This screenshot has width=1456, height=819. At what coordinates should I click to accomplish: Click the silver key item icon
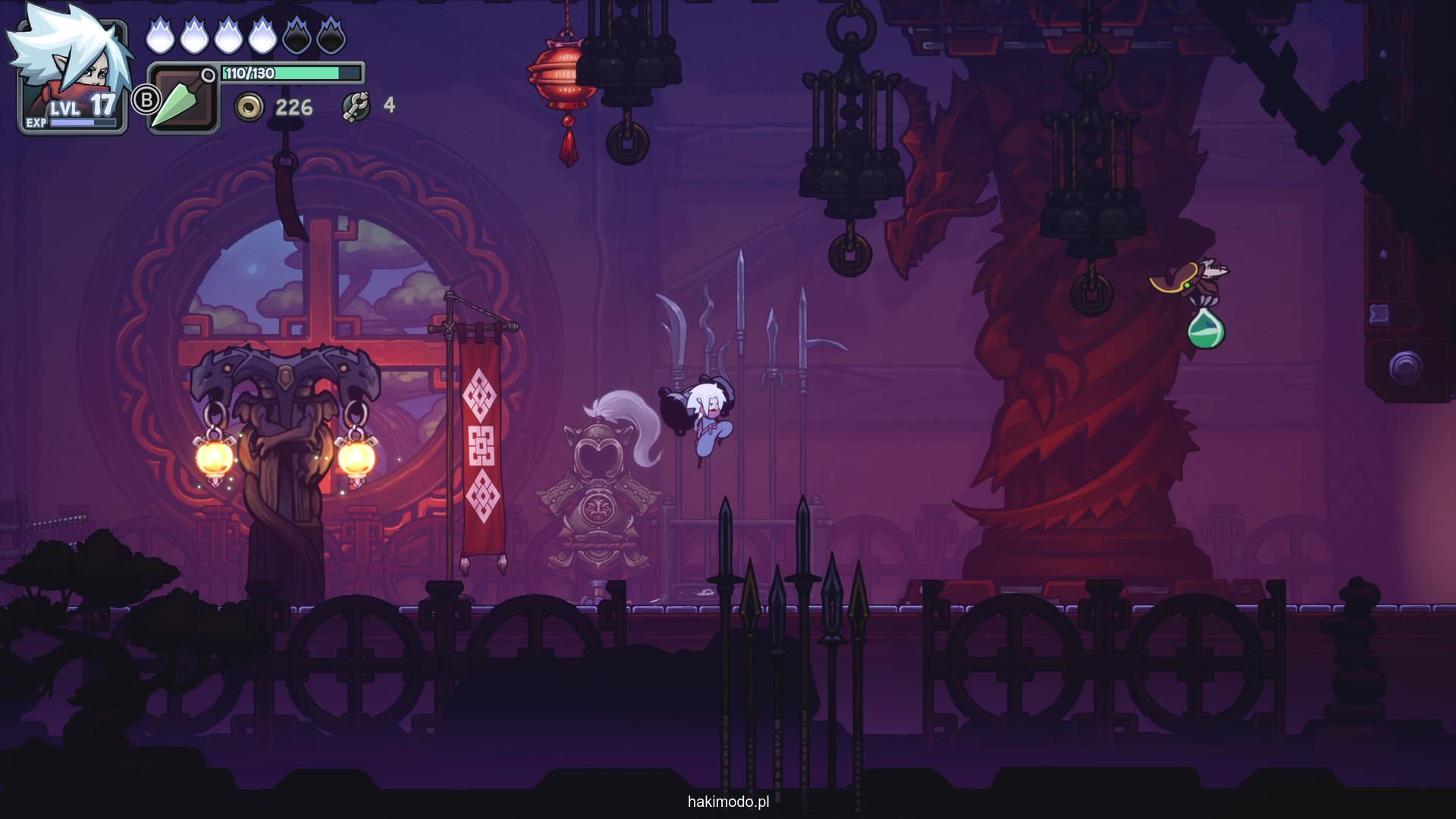point(356,107)
